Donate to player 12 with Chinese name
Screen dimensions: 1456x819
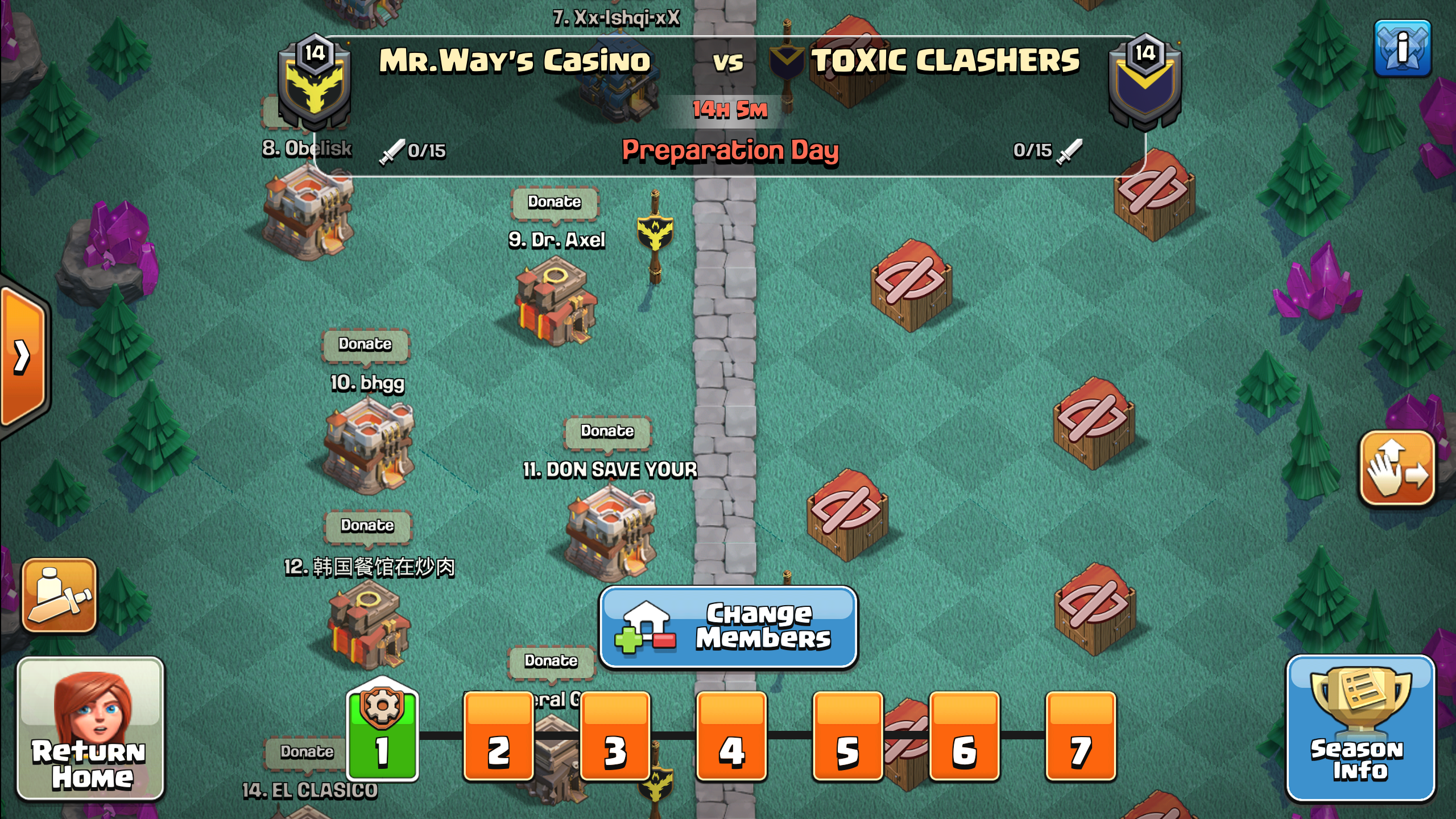[x=367, y=526]
